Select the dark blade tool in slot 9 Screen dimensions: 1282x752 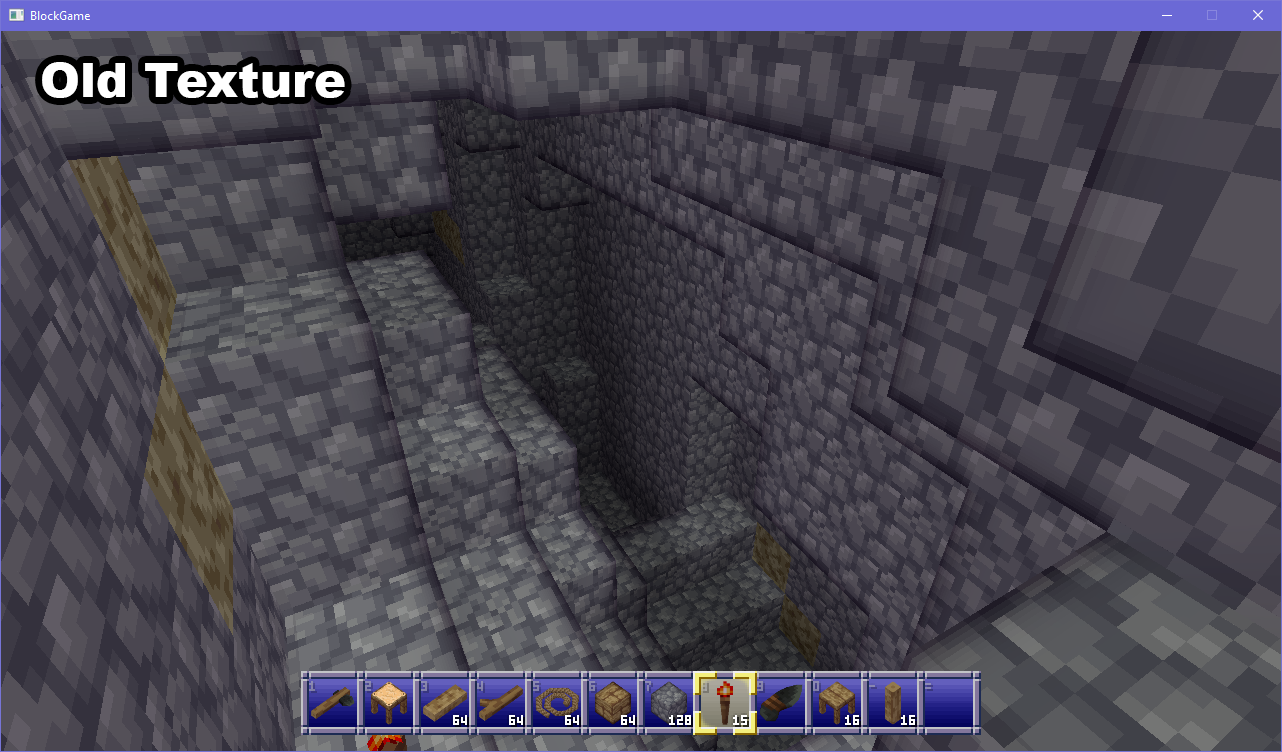pos(781,703)
